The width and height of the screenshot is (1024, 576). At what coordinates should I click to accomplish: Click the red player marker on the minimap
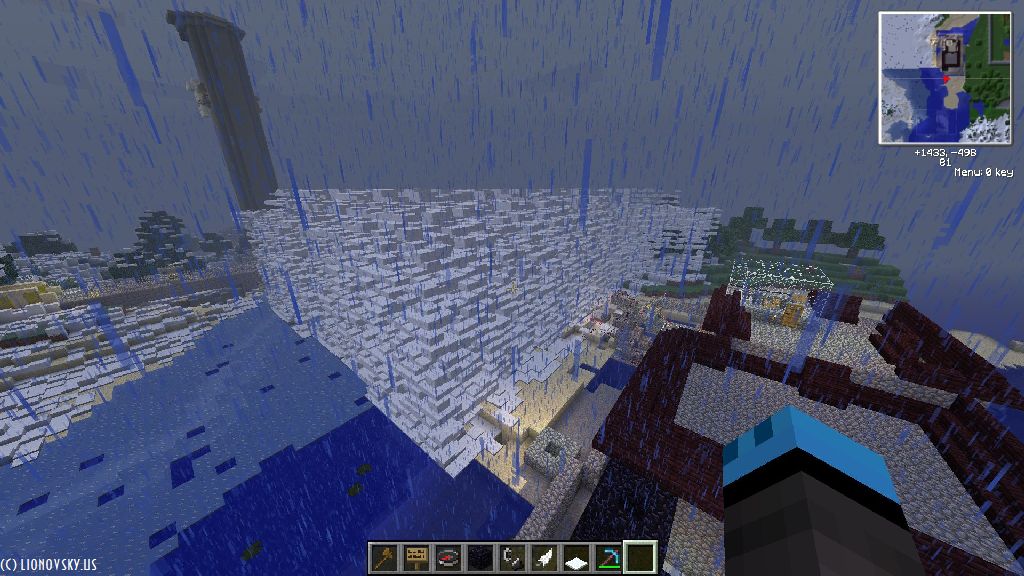[946, 77]
